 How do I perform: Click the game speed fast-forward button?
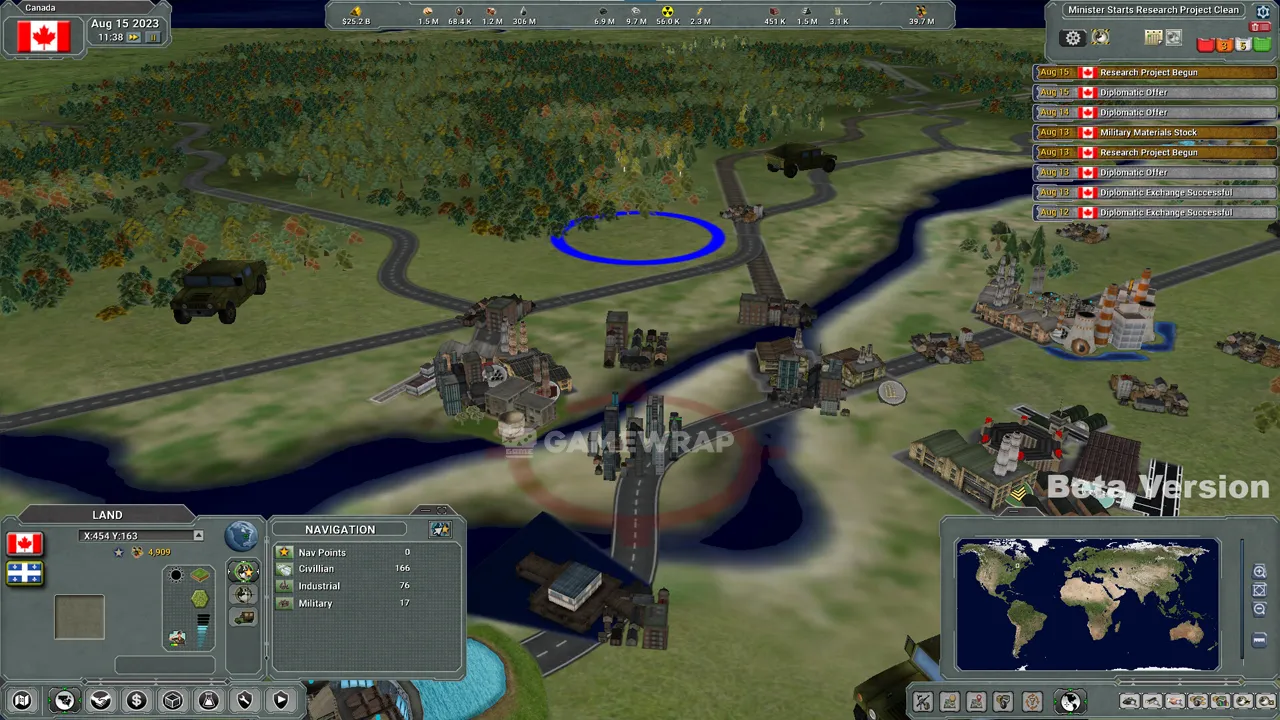133,37
